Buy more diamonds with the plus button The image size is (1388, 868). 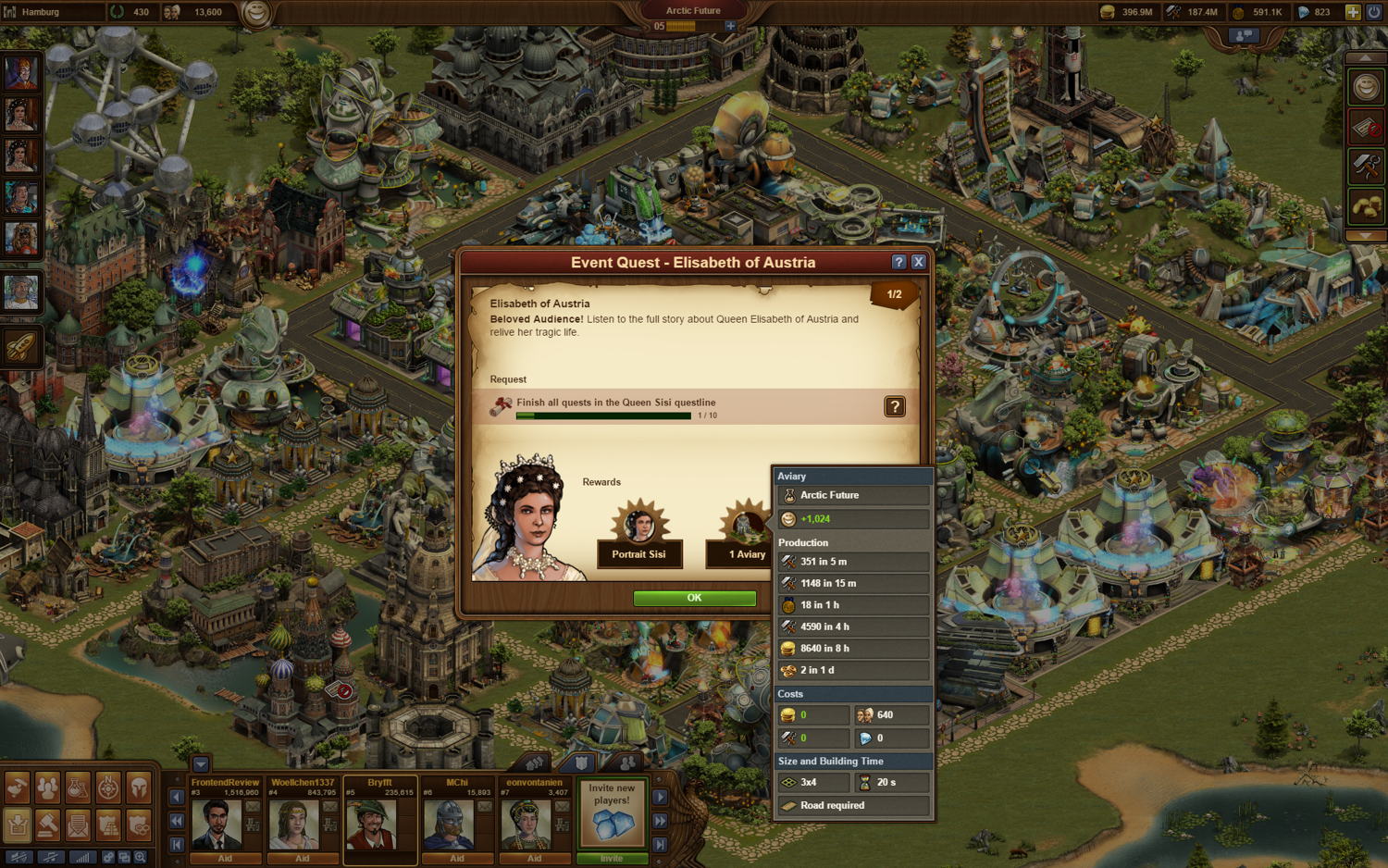click(x=1352, y=12)
